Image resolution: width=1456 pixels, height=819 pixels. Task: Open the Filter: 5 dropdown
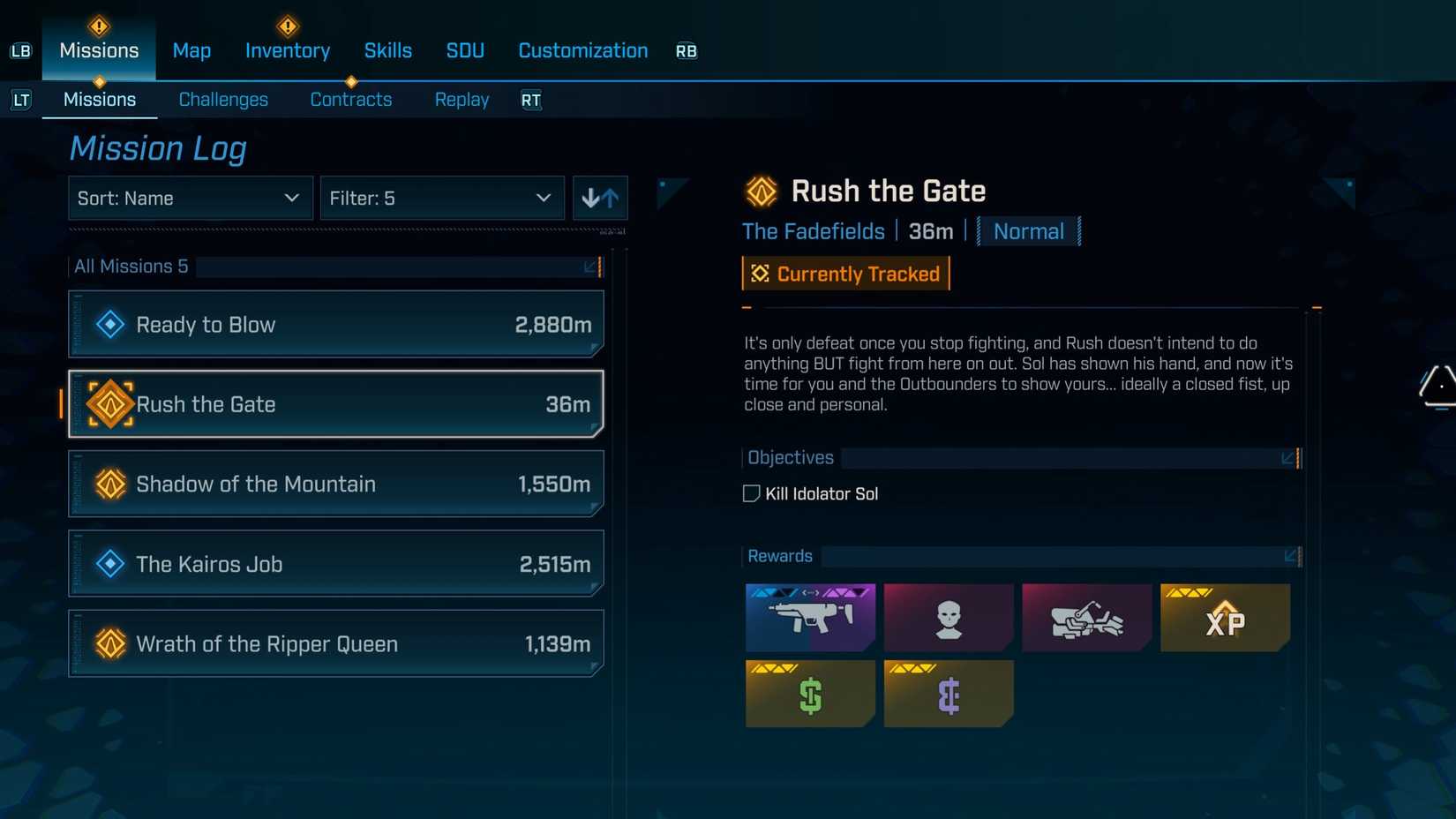click(441, 198)
